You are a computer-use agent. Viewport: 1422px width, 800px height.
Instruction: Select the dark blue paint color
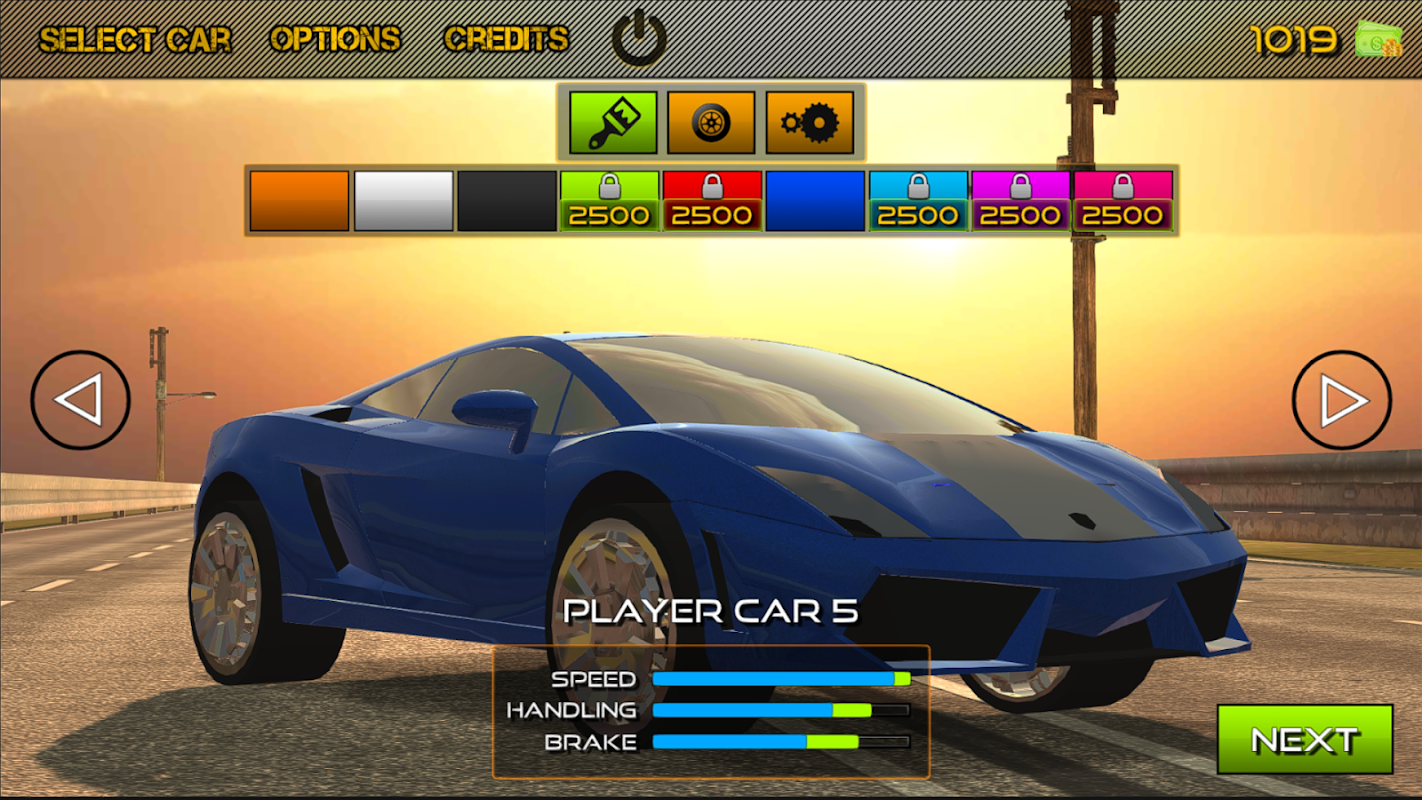pyautogui.click(x=815, y=201)
